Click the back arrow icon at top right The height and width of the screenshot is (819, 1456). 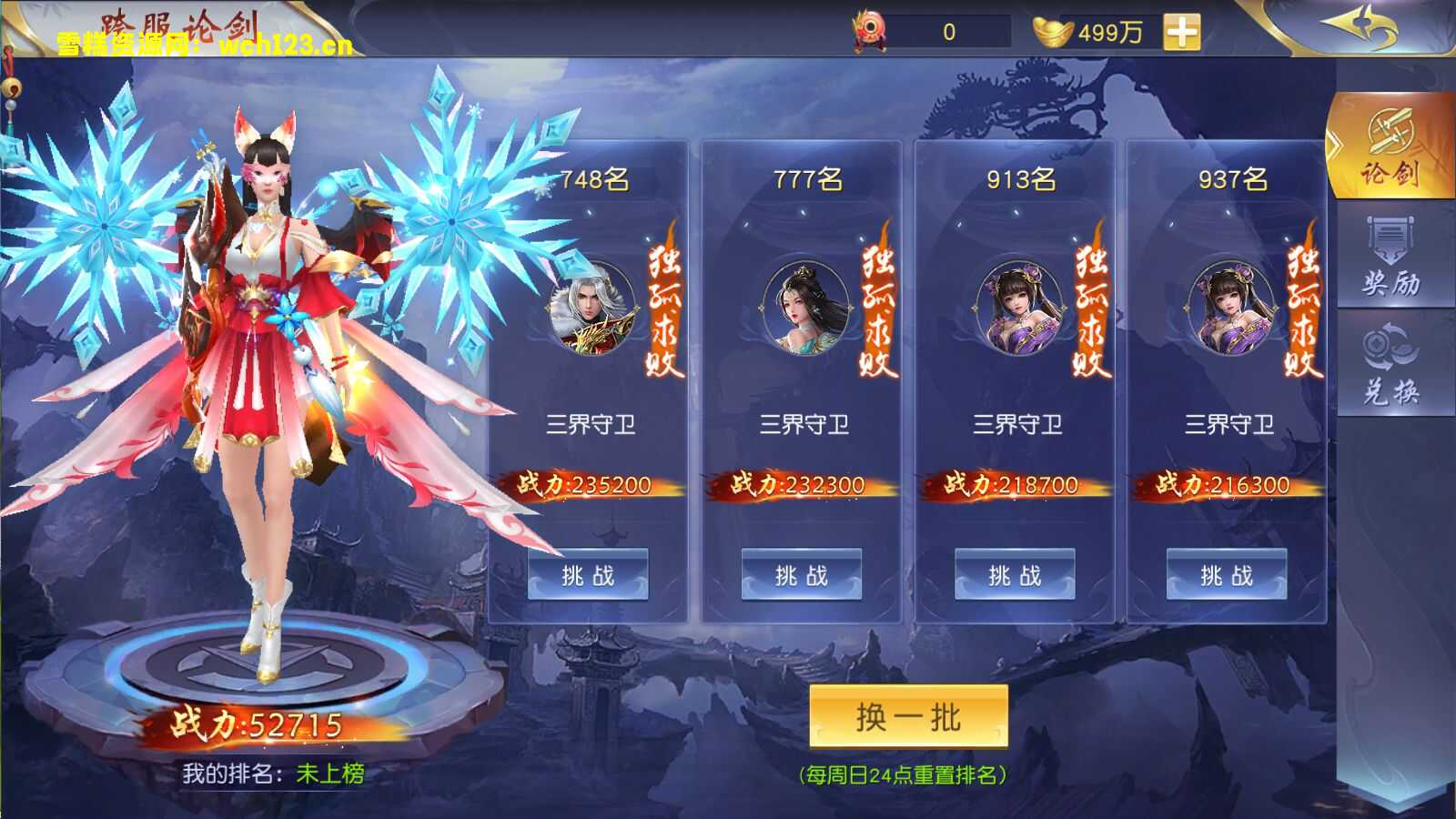pyautogui.click(x=1356, y=27)
